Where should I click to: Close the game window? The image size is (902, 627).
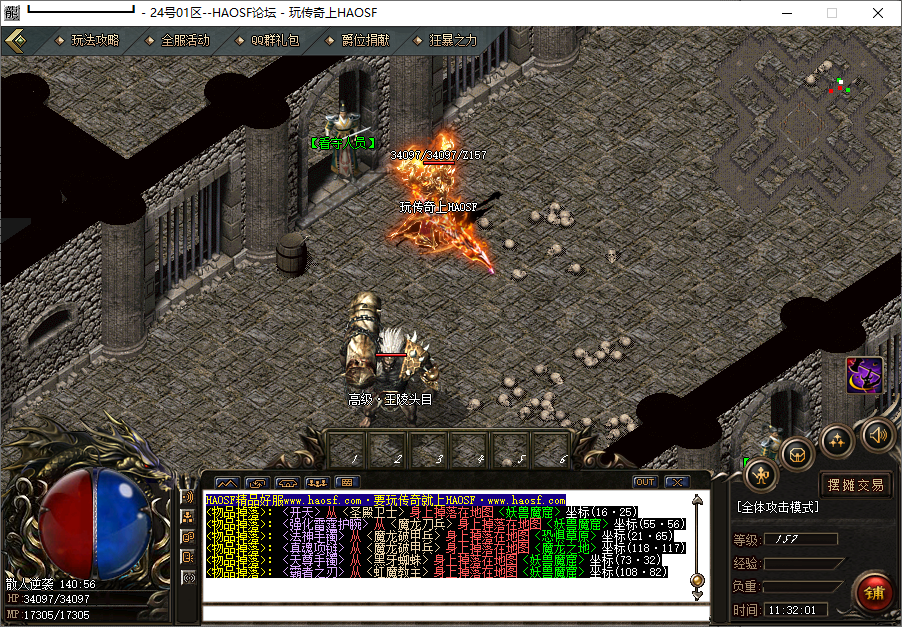[878, 13]
